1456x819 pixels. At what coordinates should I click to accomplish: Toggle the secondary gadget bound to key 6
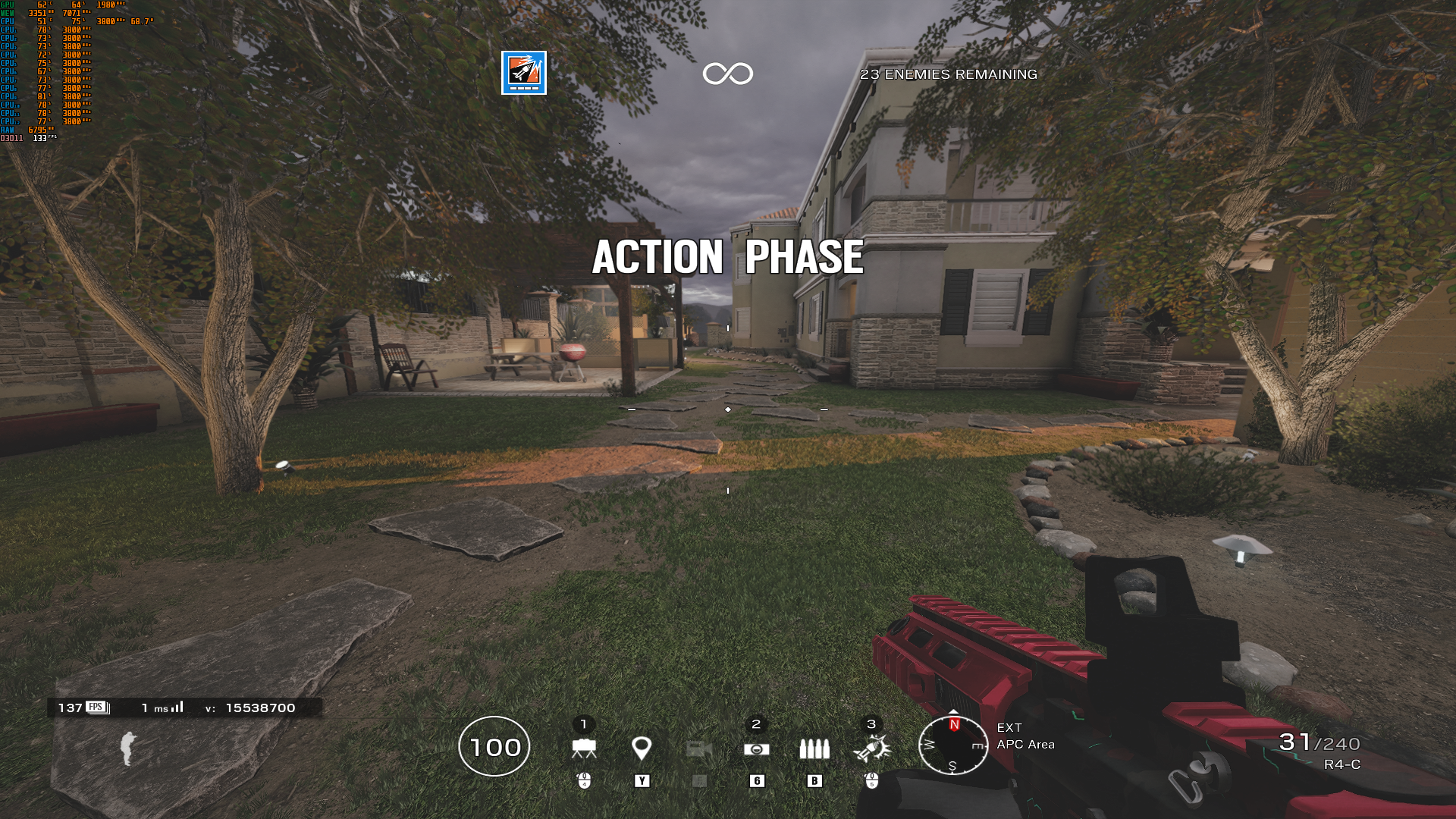(x=756, y=780)
